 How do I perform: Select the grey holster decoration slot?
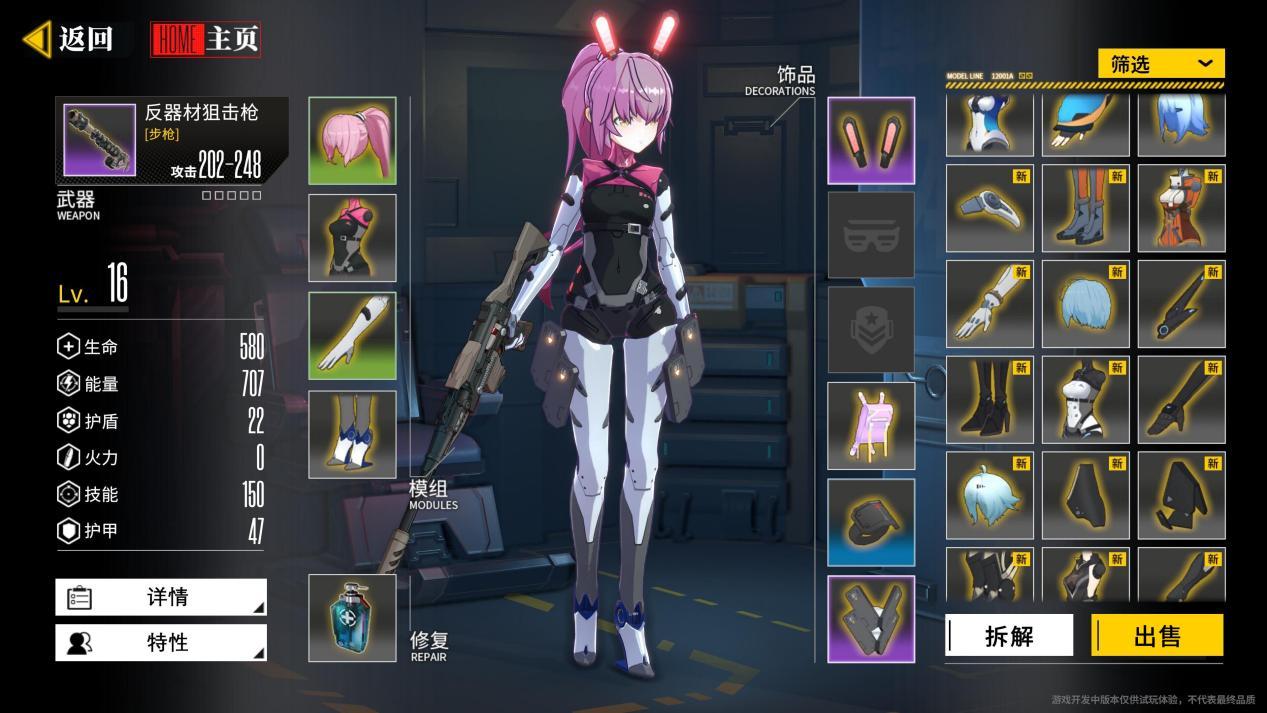(871, 618)
